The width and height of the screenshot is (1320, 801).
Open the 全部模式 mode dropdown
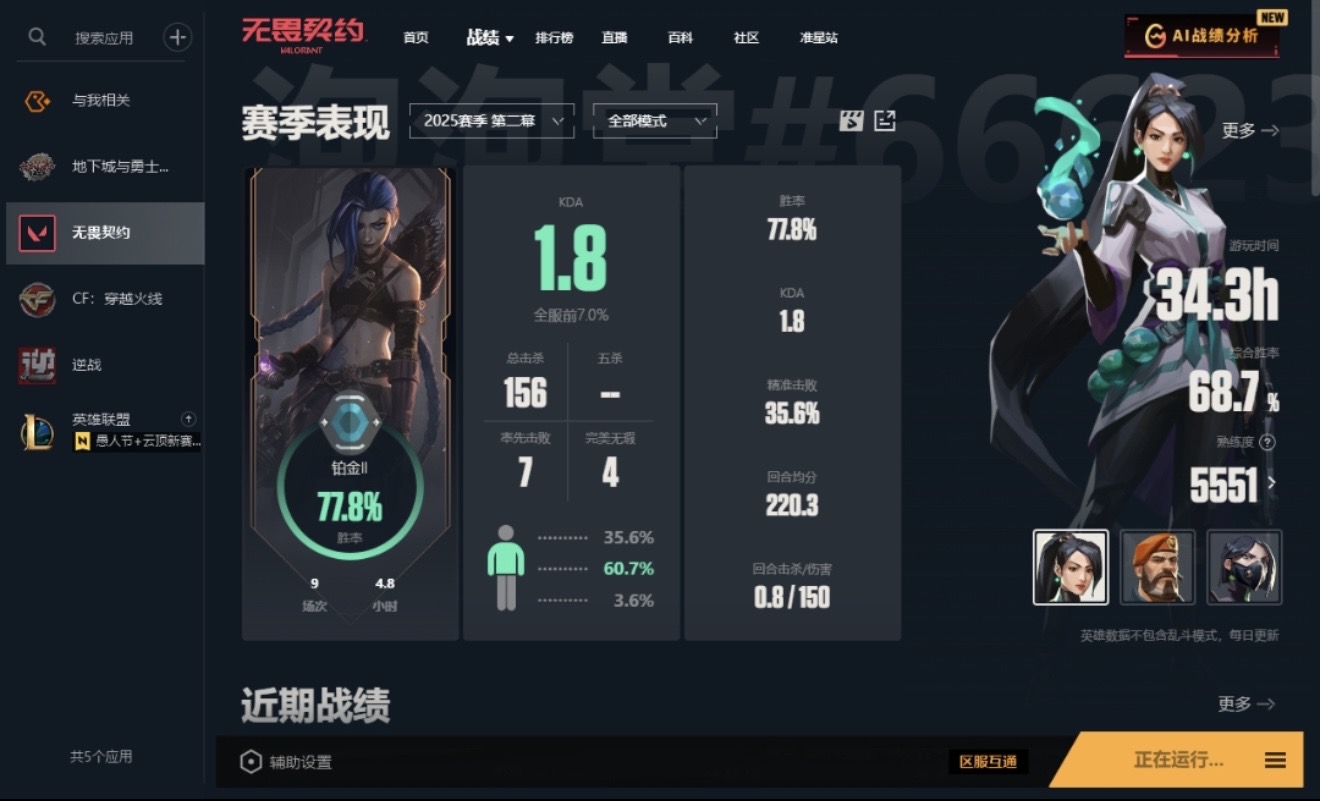pos(654,120)
